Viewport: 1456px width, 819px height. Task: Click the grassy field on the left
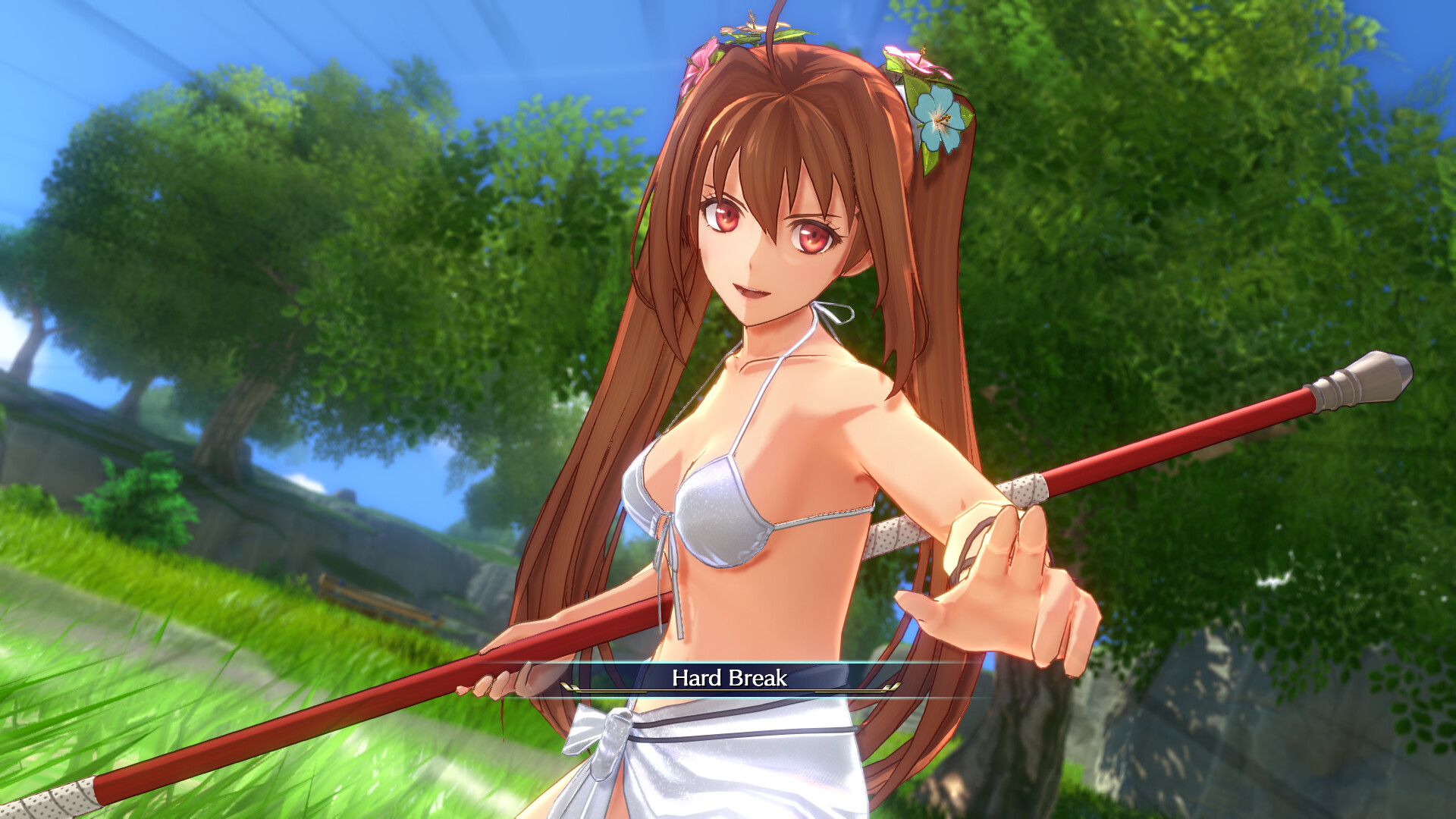190,682
